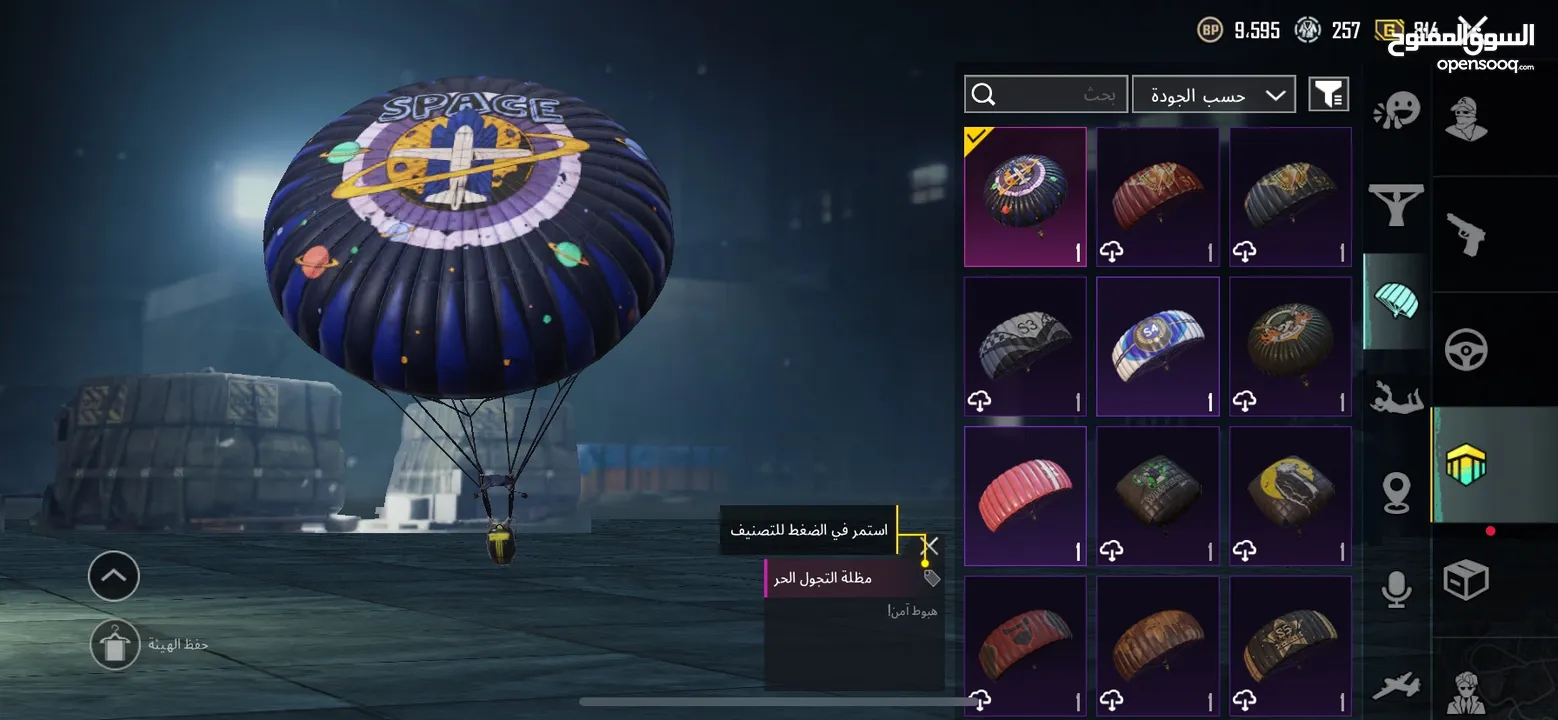Open the steering wheel vehicles tab
Screen dimensions: 1558x720
click(x=1466, y=350)
